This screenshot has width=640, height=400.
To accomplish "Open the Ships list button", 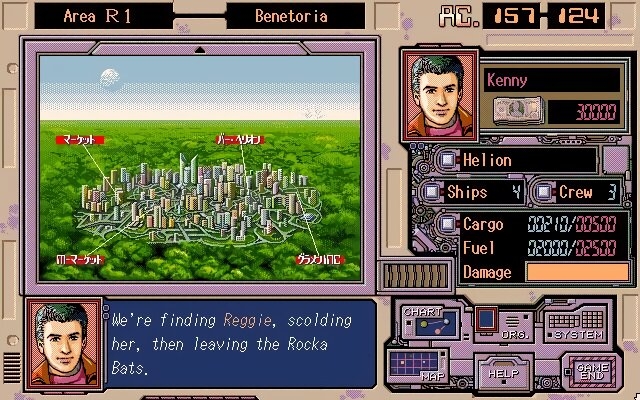I will [431, 191].
